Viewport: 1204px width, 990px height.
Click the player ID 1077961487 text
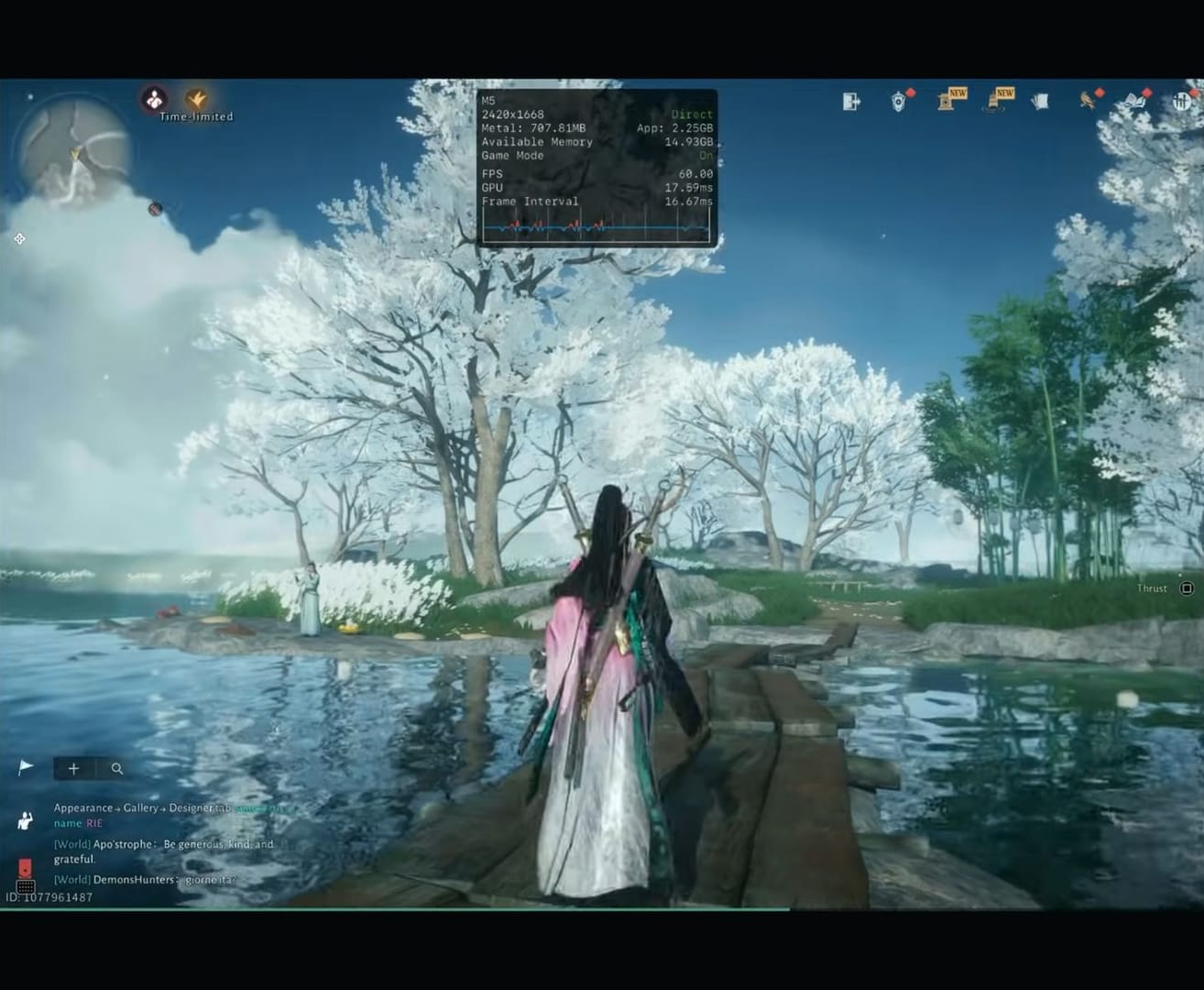50,896
